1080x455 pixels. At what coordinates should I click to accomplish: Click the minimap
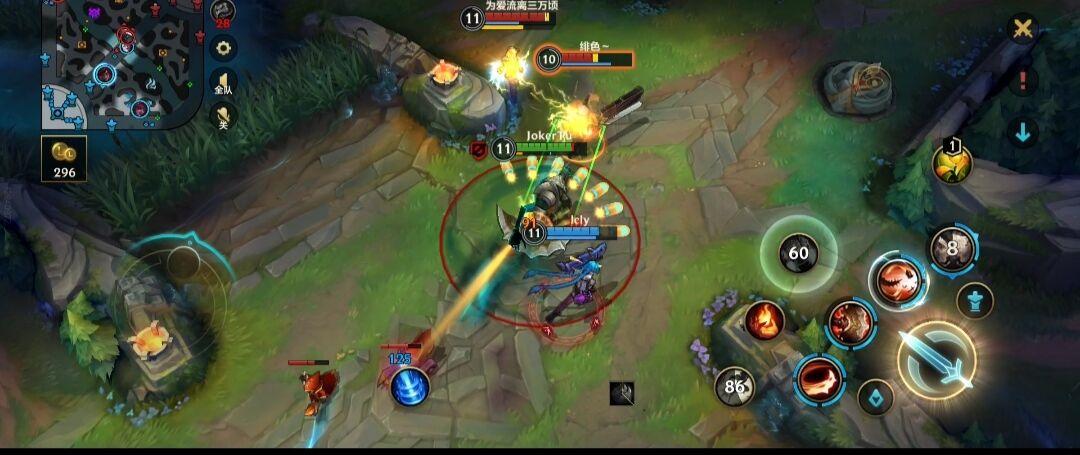coord(118,64)
